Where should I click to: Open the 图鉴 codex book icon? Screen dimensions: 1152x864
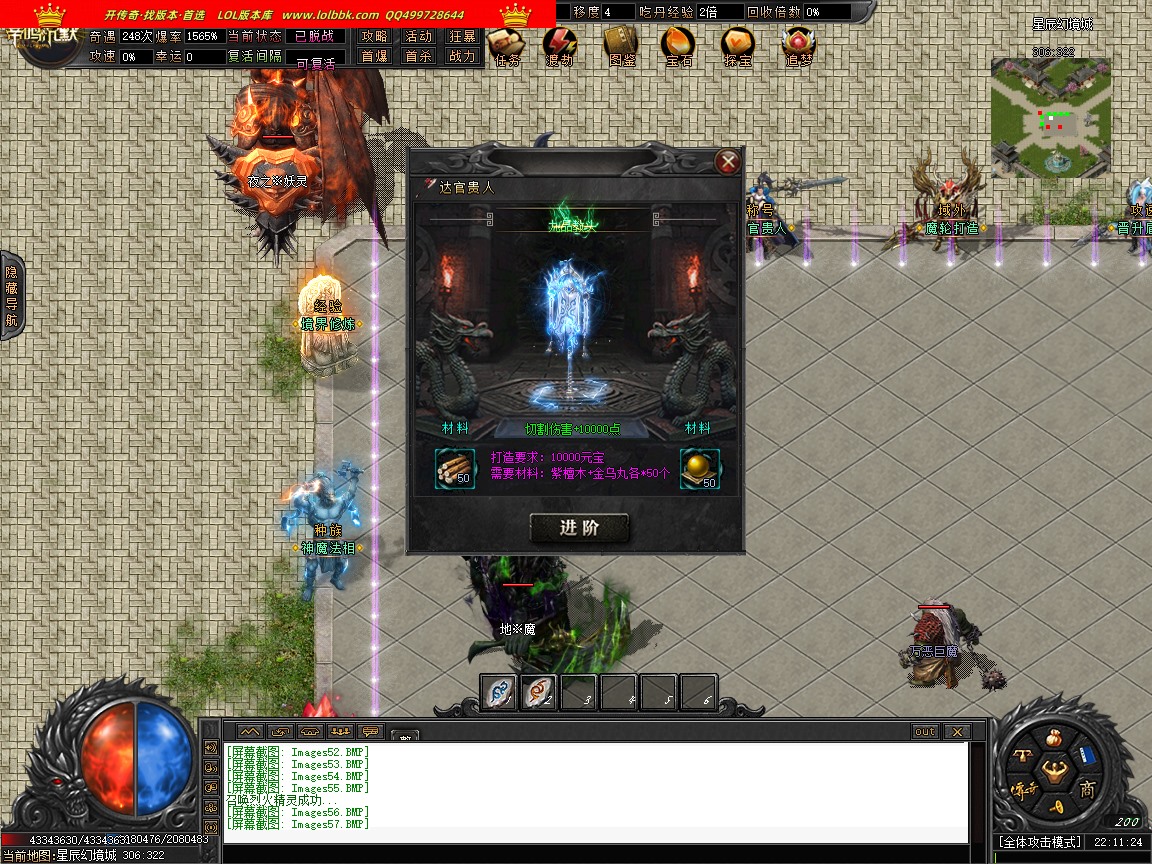[x=621, y=45]
